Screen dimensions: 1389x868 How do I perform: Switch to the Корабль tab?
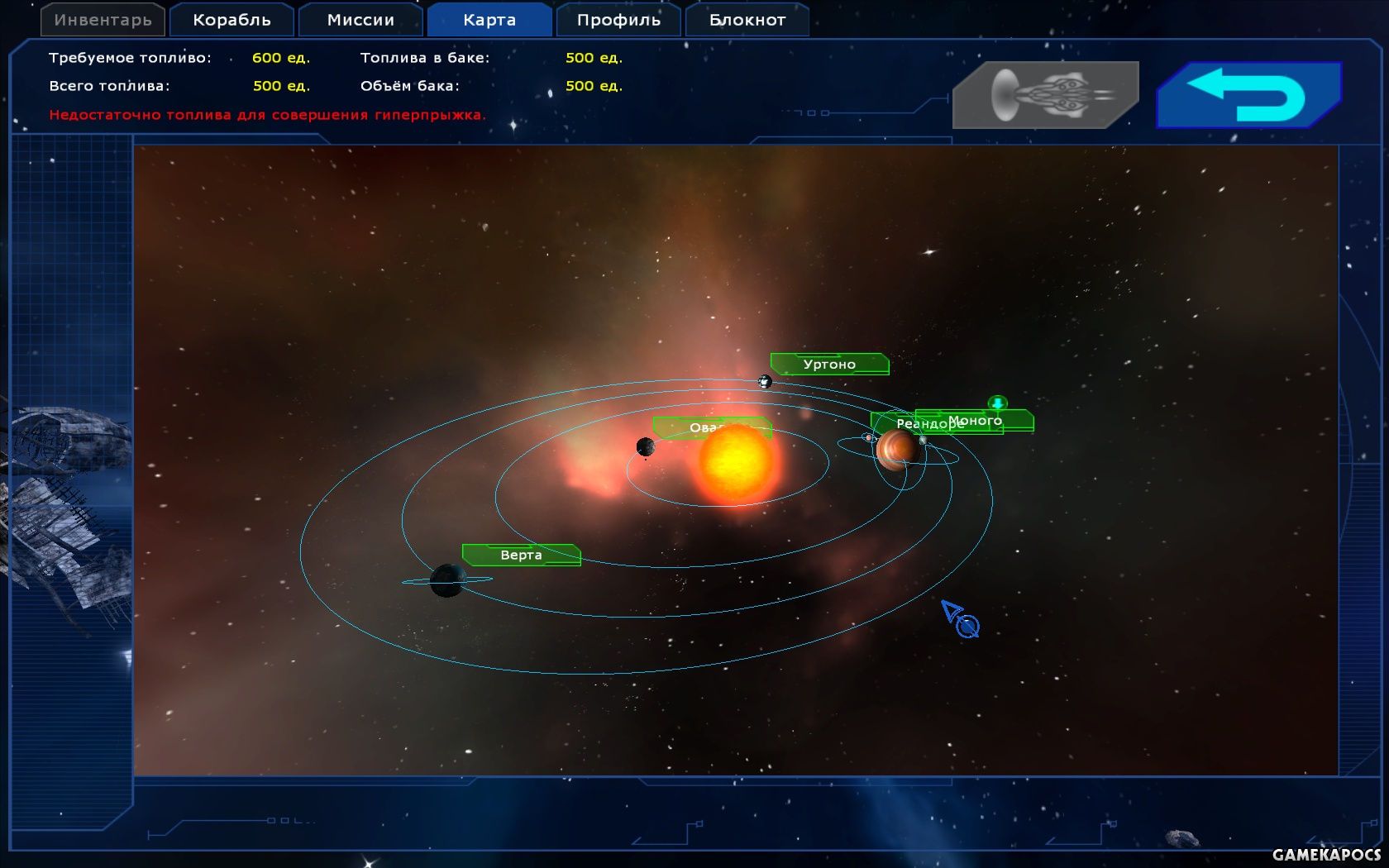coord(231,20)
